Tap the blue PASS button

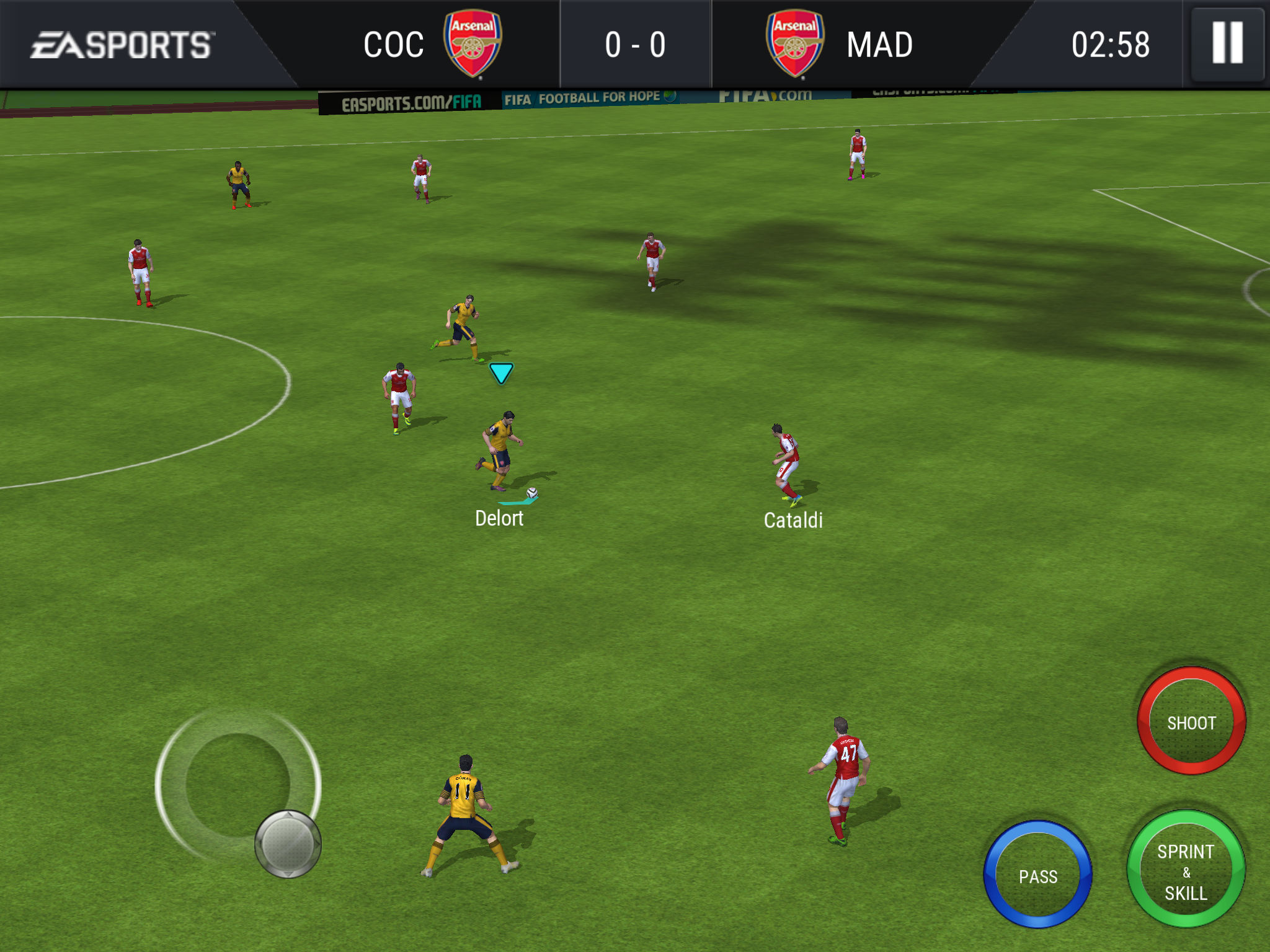click(1037, 875)
